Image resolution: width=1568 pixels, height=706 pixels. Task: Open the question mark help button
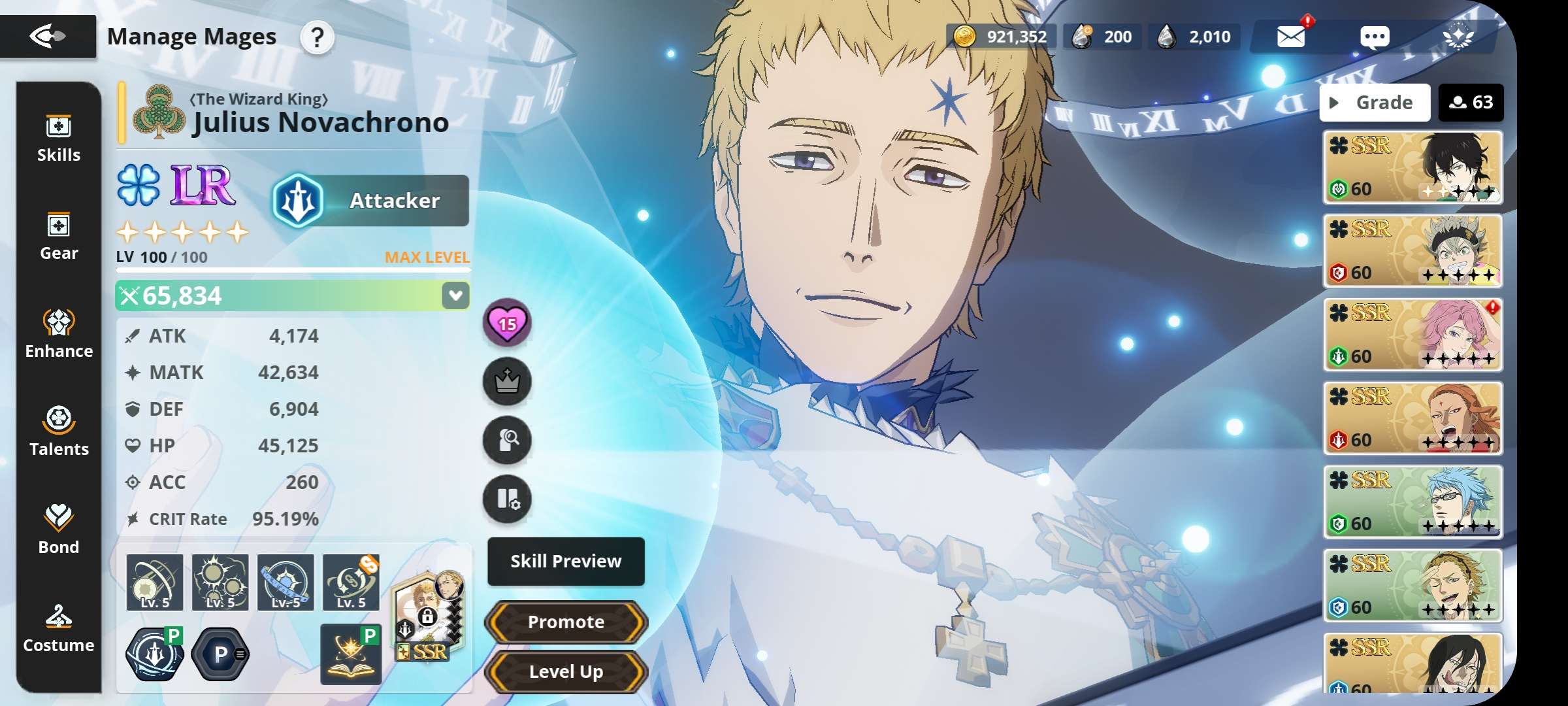pos(317,38)
